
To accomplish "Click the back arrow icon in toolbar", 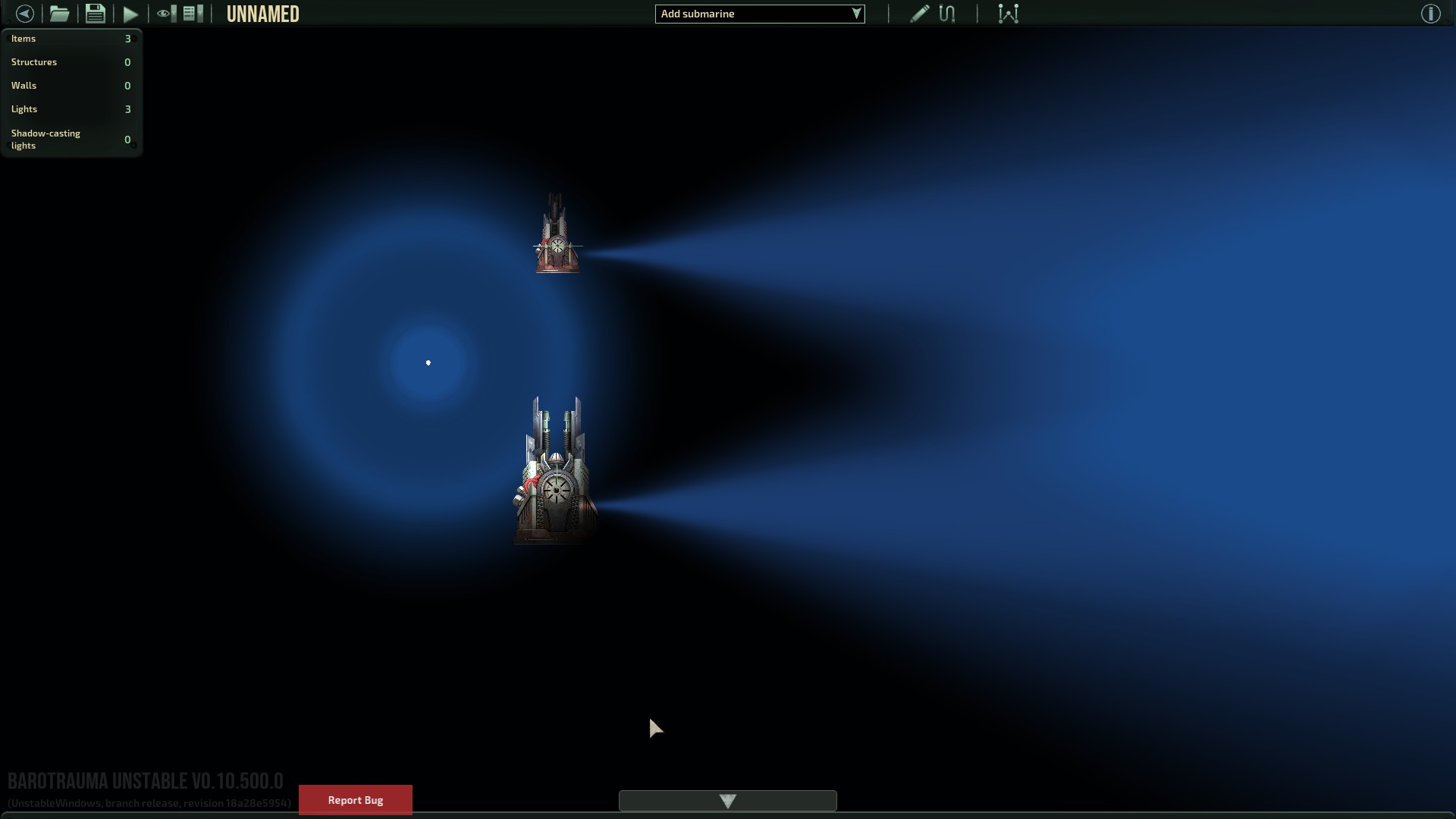I will [25, 13].
